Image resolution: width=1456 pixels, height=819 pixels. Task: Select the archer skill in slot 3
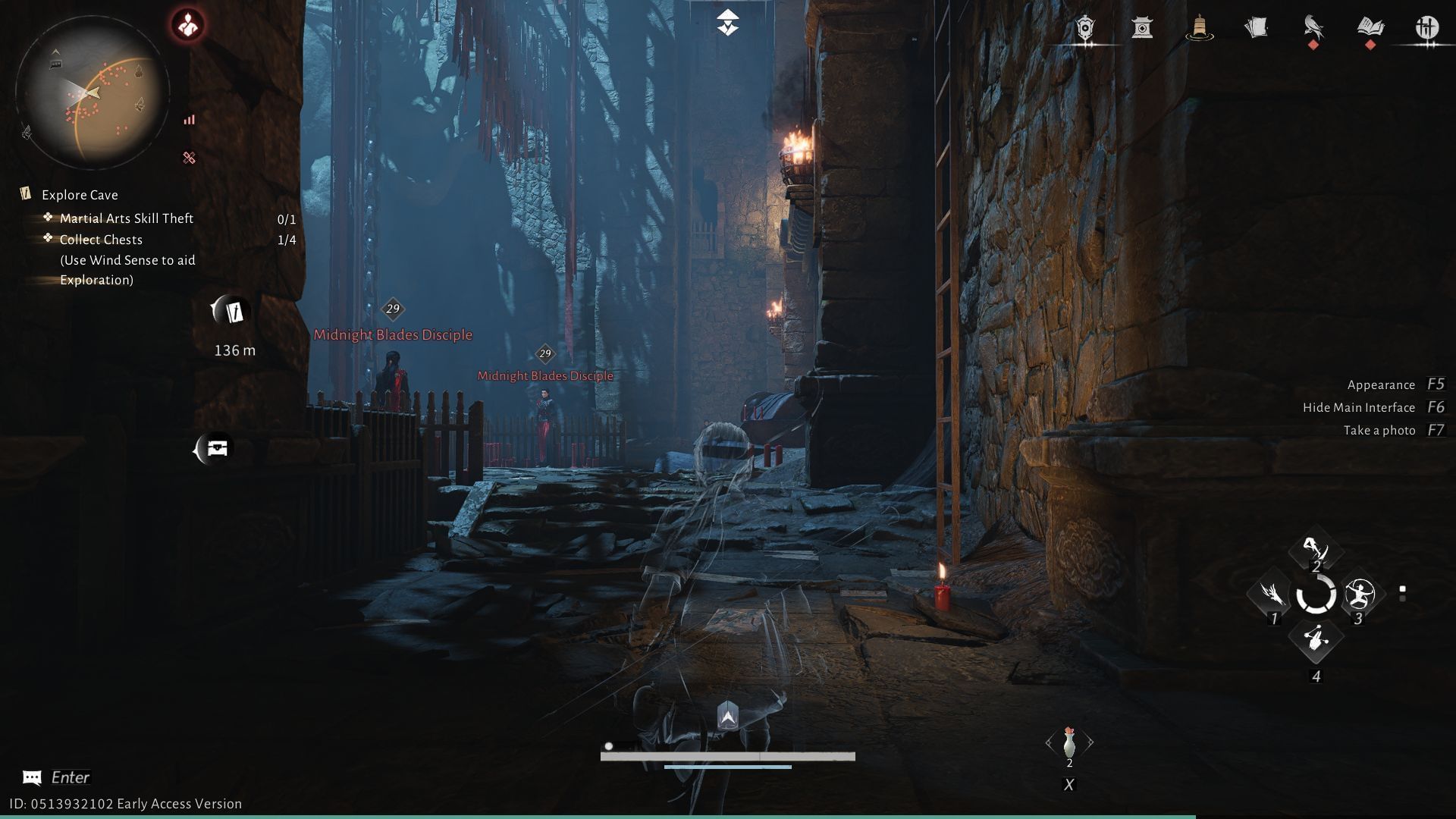pos(1360,595)
